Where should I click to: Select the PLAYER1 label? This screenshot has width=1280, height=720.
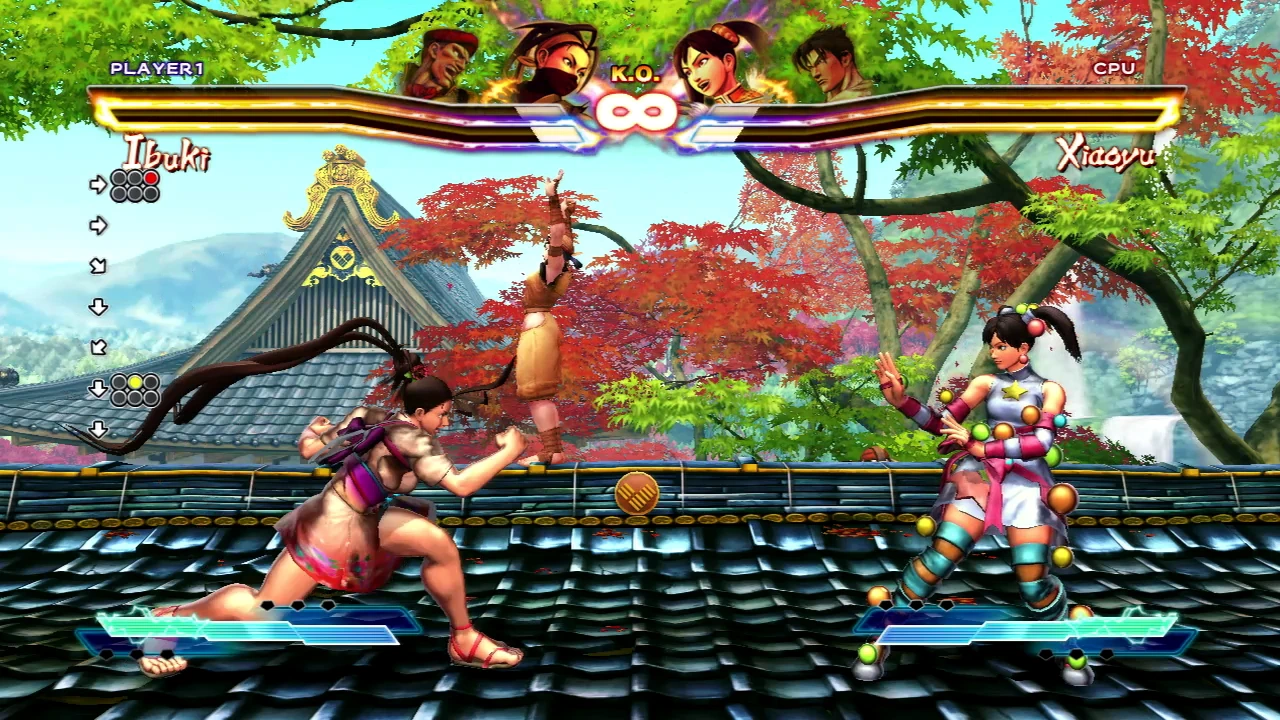(156, 68)
